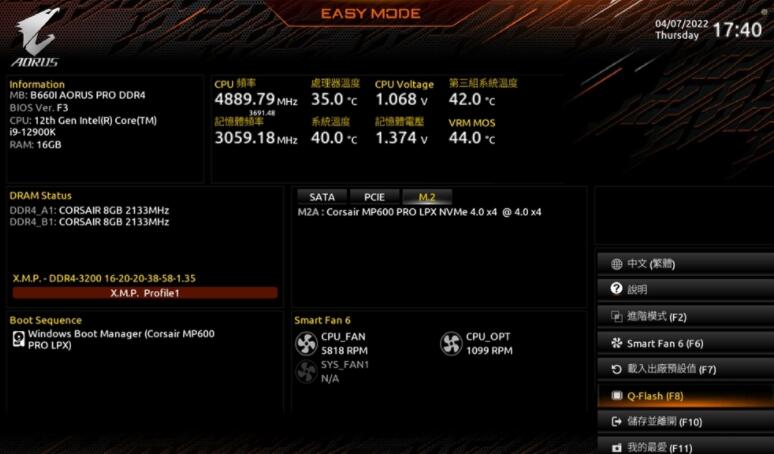Switch to the SATA tab
Image resolution: width=774 pixels, height=454 pixels.
pos(322,197)
